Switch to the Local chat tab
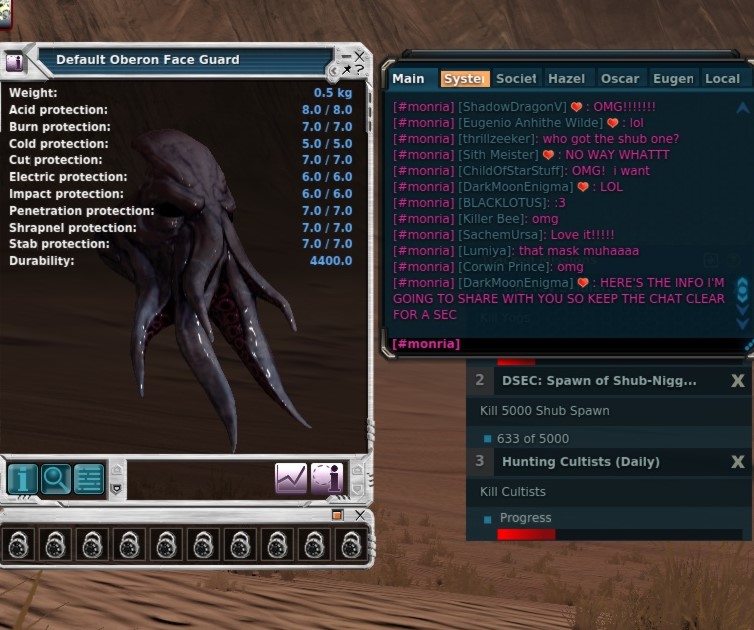 (x=722, y=79)
